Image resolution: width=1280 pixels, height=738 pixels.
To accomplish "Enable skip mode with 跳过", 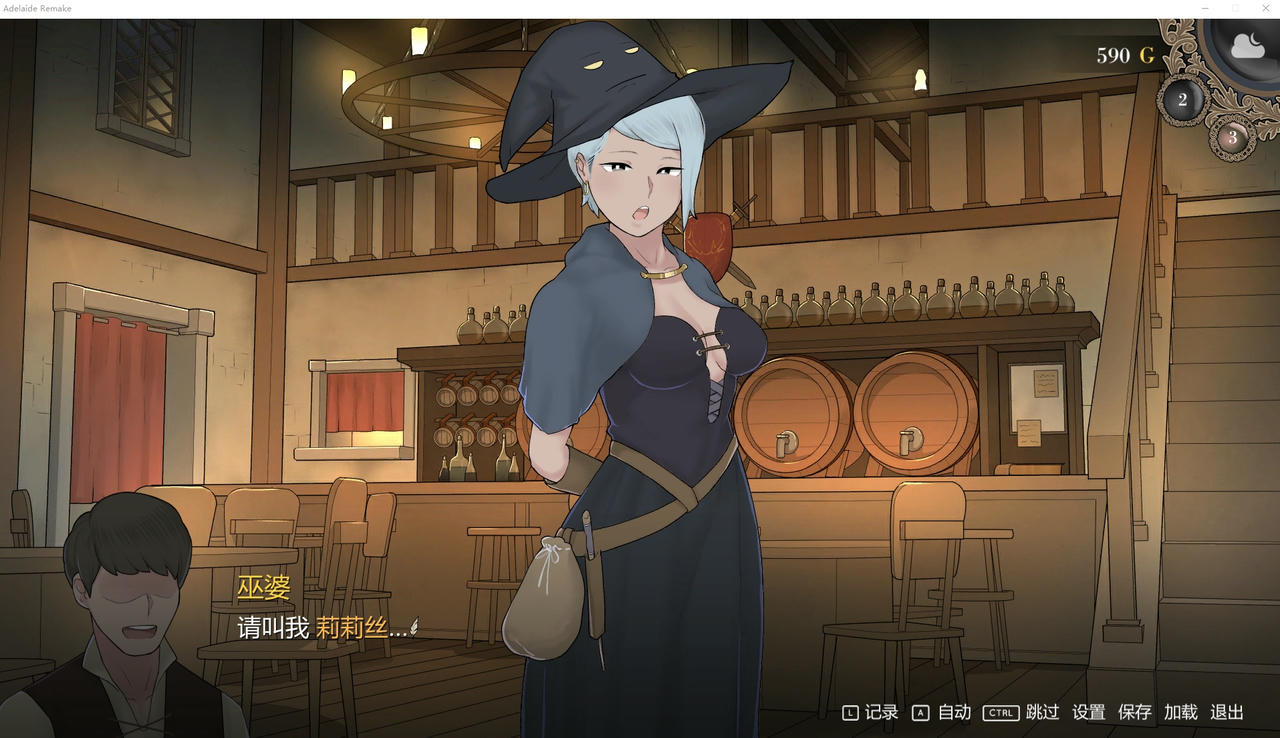I will 1040,712.
